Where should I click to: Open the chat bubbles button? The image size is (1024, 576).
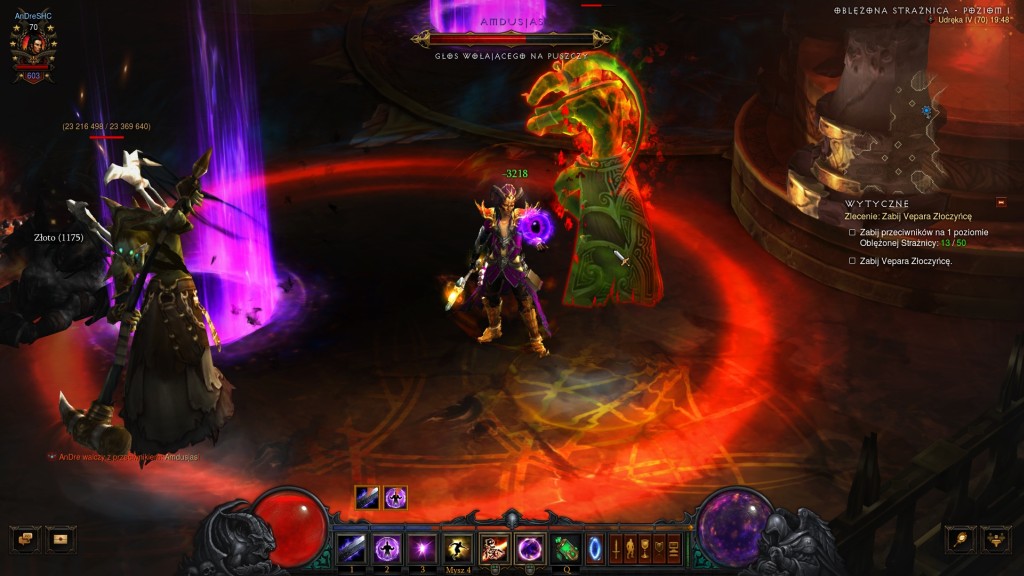pyautogui.click(x=25, y=539)
